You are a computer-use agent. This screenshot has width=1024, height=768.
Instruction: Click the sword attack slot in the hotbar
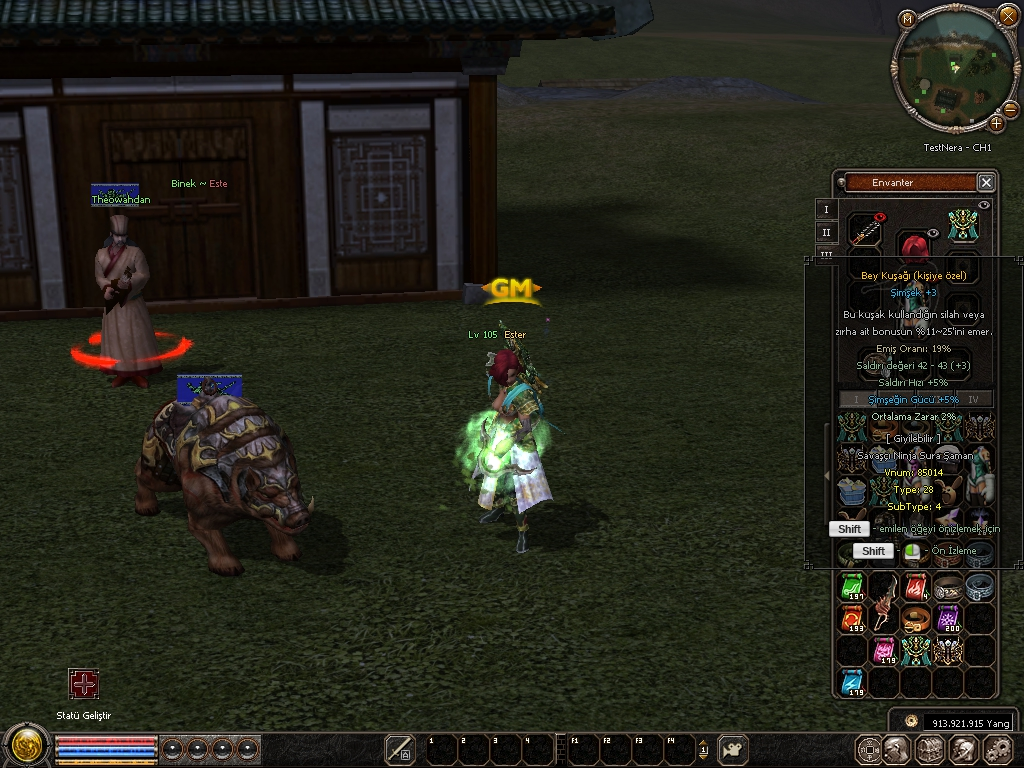pyautogui.click(x=400, y=748)
